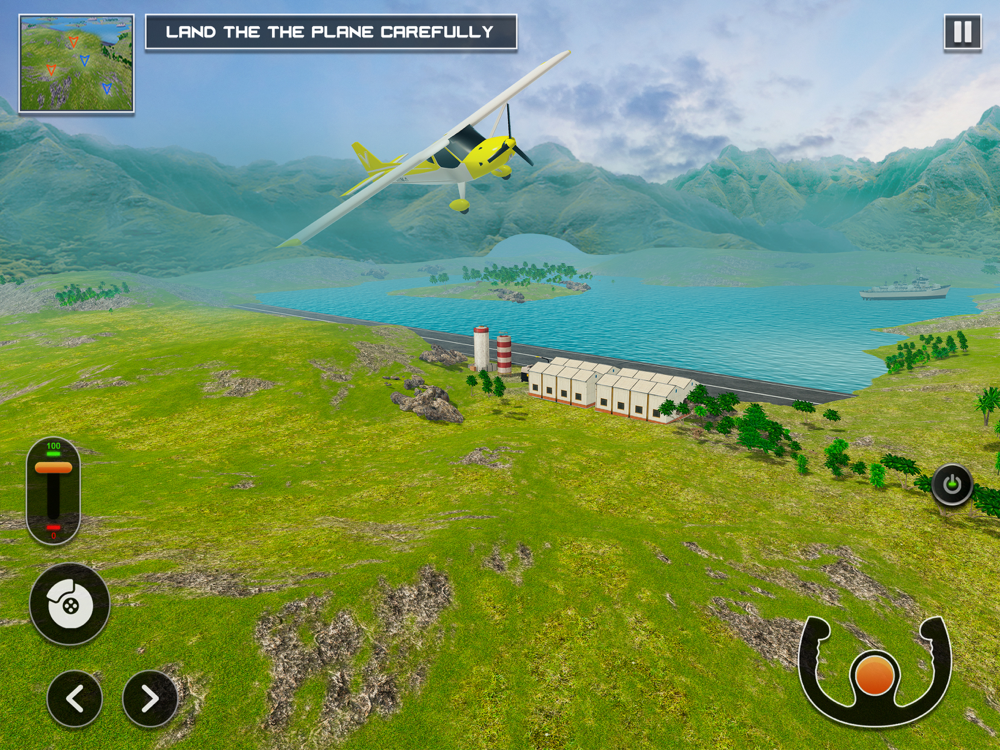Image resolution: width=1000 pixels, height=750 pixels.
Task: Open the terrain minimap
Action: click(76, 63)
